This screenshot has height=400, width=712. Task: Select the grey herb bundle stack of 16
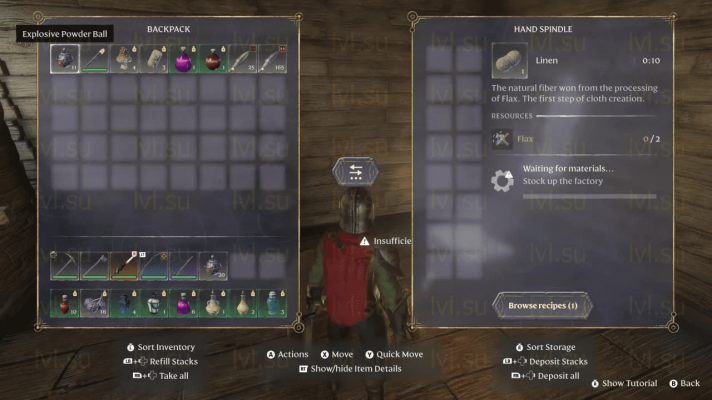95,303
